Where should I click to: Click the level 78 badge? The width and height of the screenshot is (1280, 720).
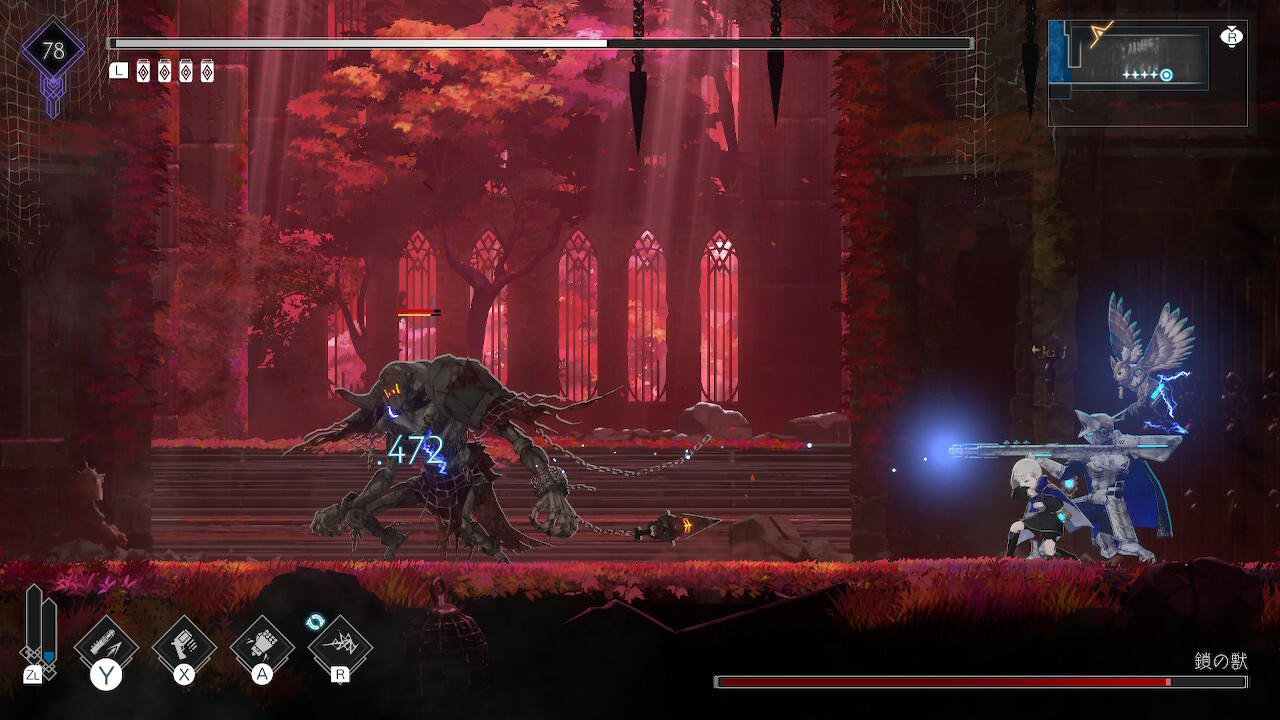(53, 51)
